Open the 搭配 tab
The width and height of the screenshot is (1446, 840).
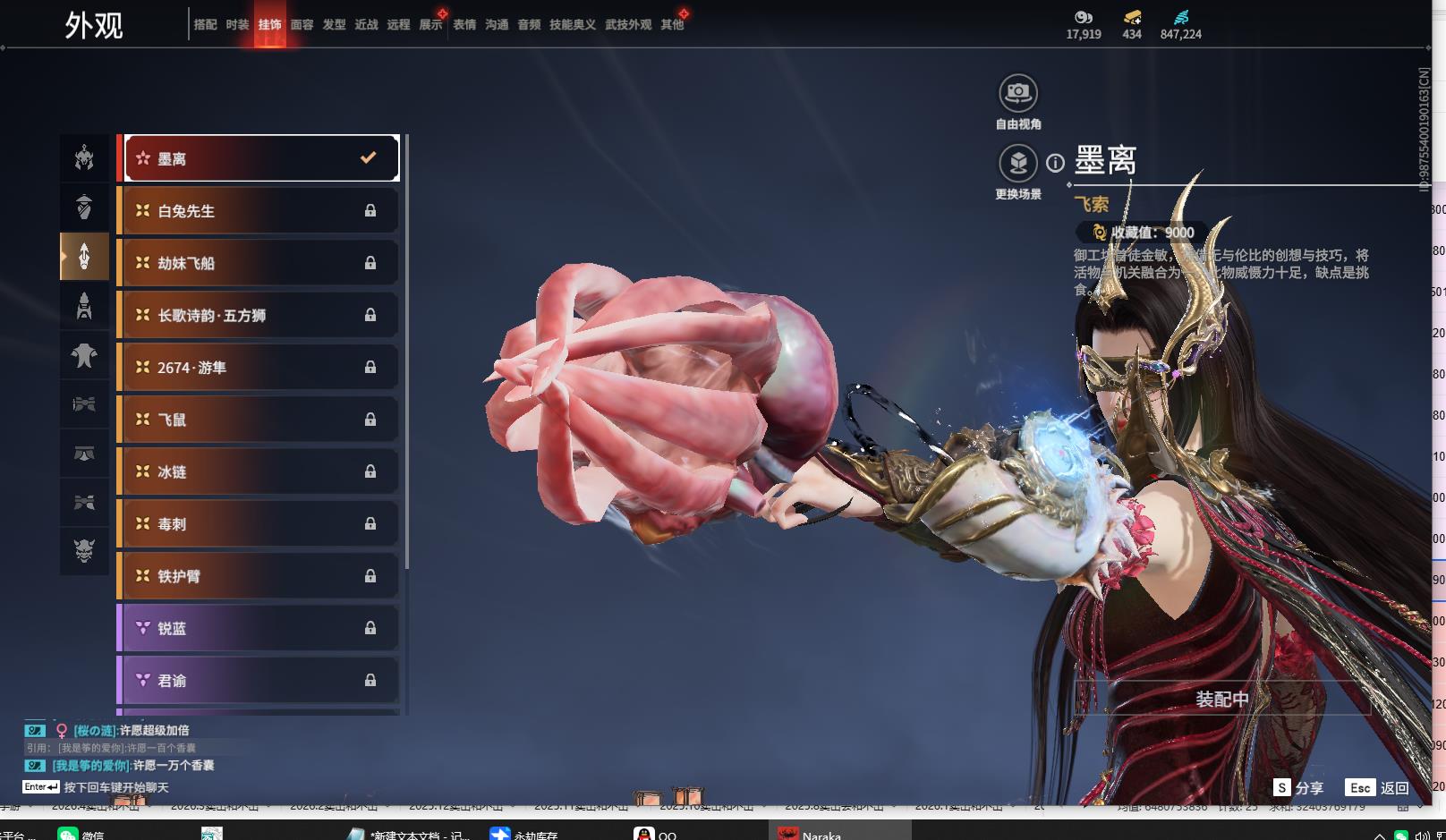(x=205, y=25)
